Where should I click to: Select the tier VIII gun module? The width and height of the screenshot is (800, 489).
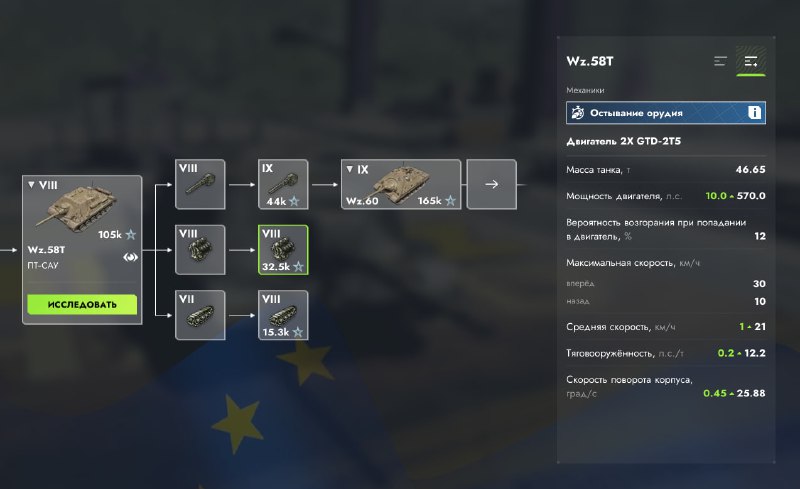tap(200, 184)
